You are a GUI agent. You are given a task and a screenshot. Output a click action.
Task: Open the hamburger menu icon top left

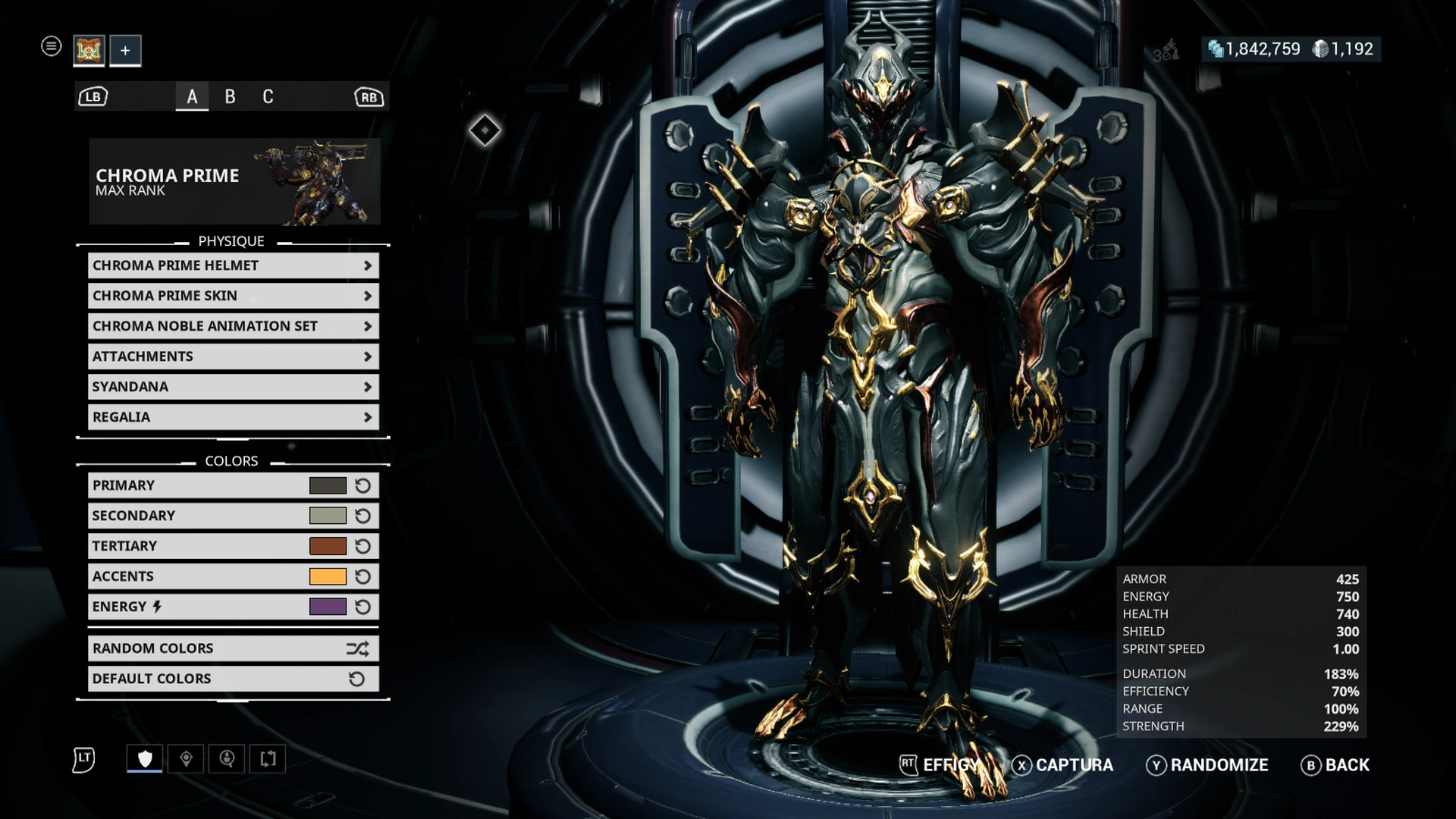(51, 46)
